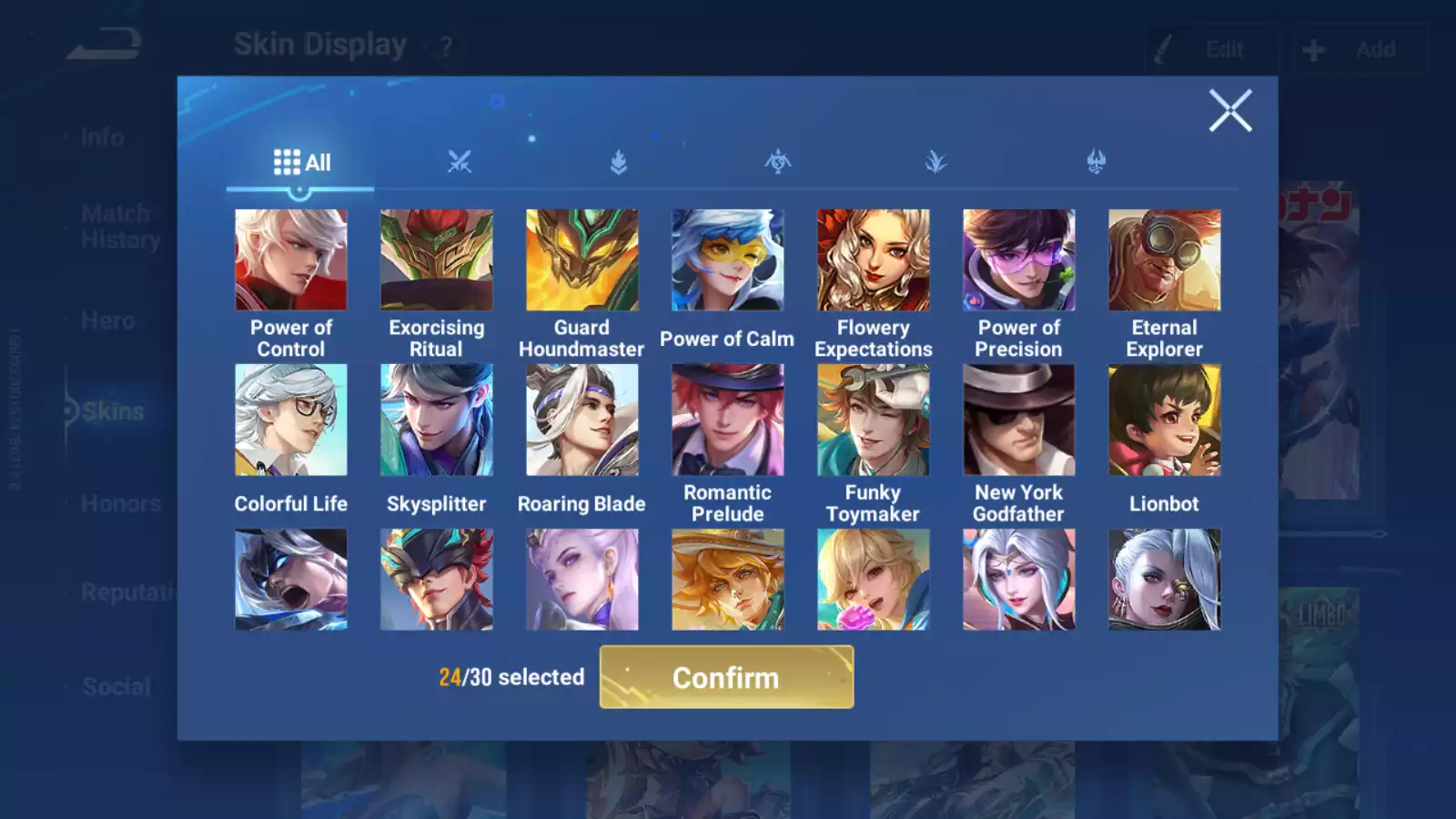Click the 24/30 selected counter
The width and height of the screenshot is (1456, 819).
pos(511,677)
